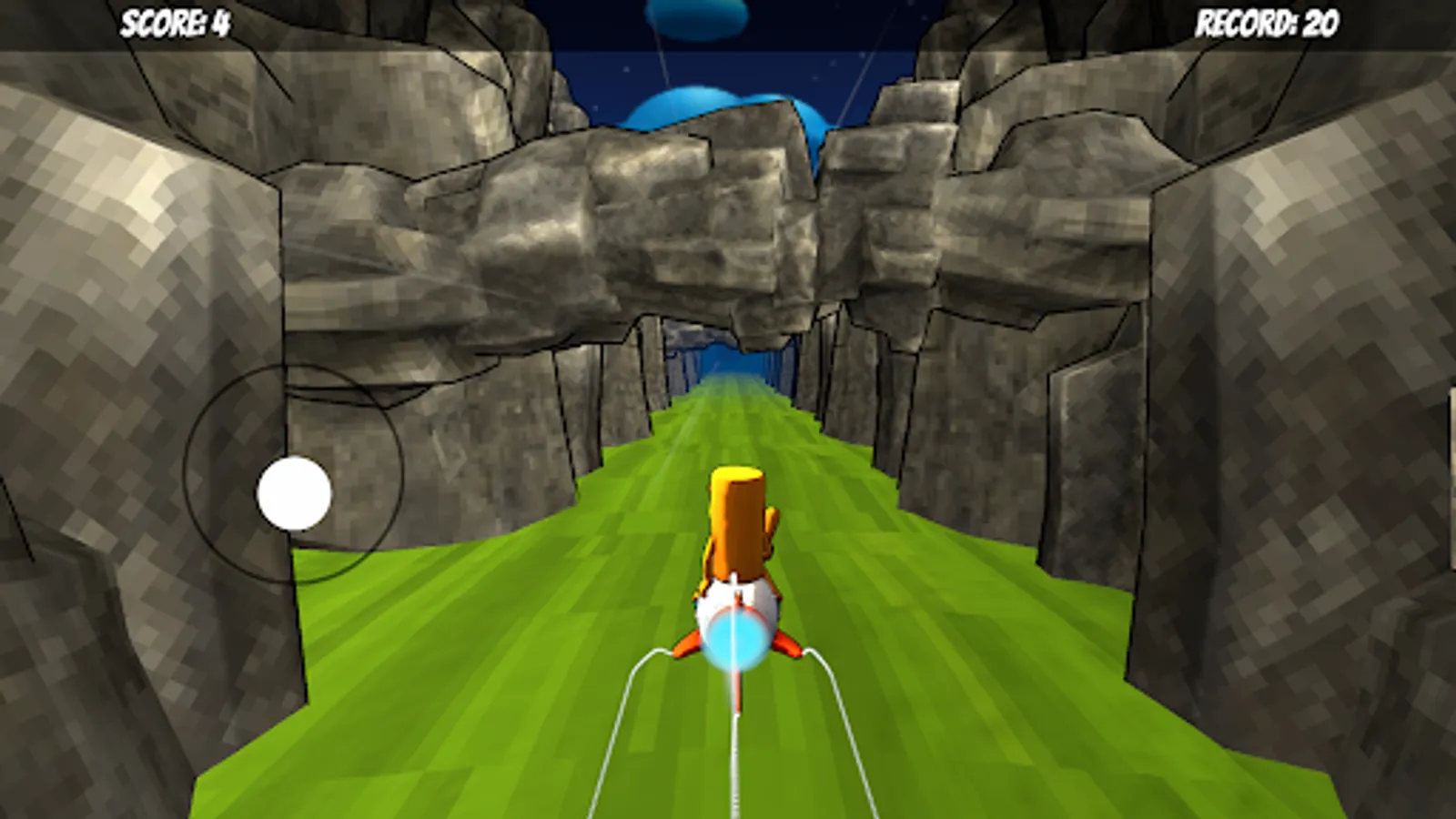1456x819 pixels.
Task: Tap the RECORD: 20 label
Action: click(x=1266, y=20)
